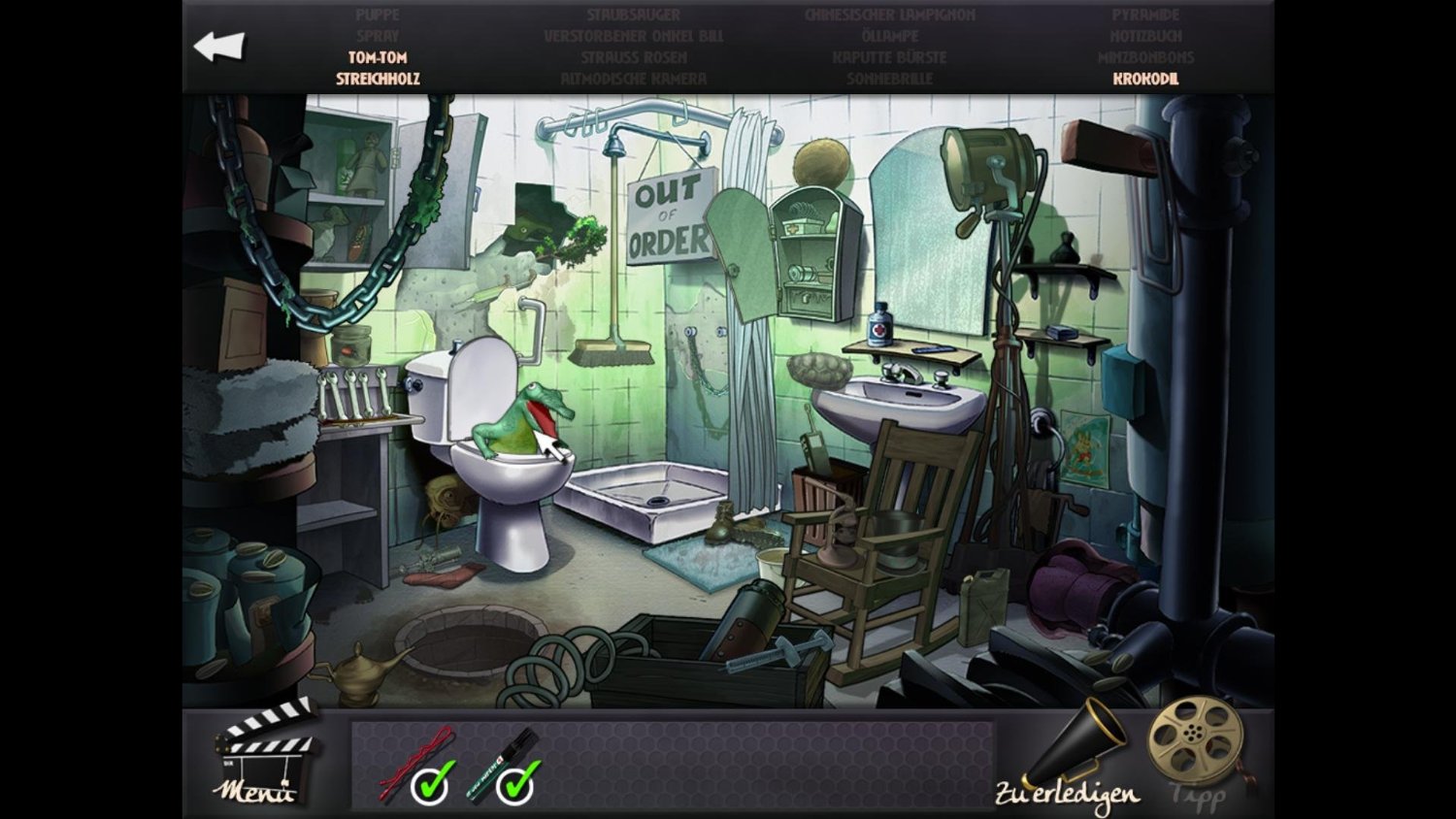This screenshot has width=1456, height=819.
Task: Select the red hairpin inventory item
Action: click(x=417, y=764)
